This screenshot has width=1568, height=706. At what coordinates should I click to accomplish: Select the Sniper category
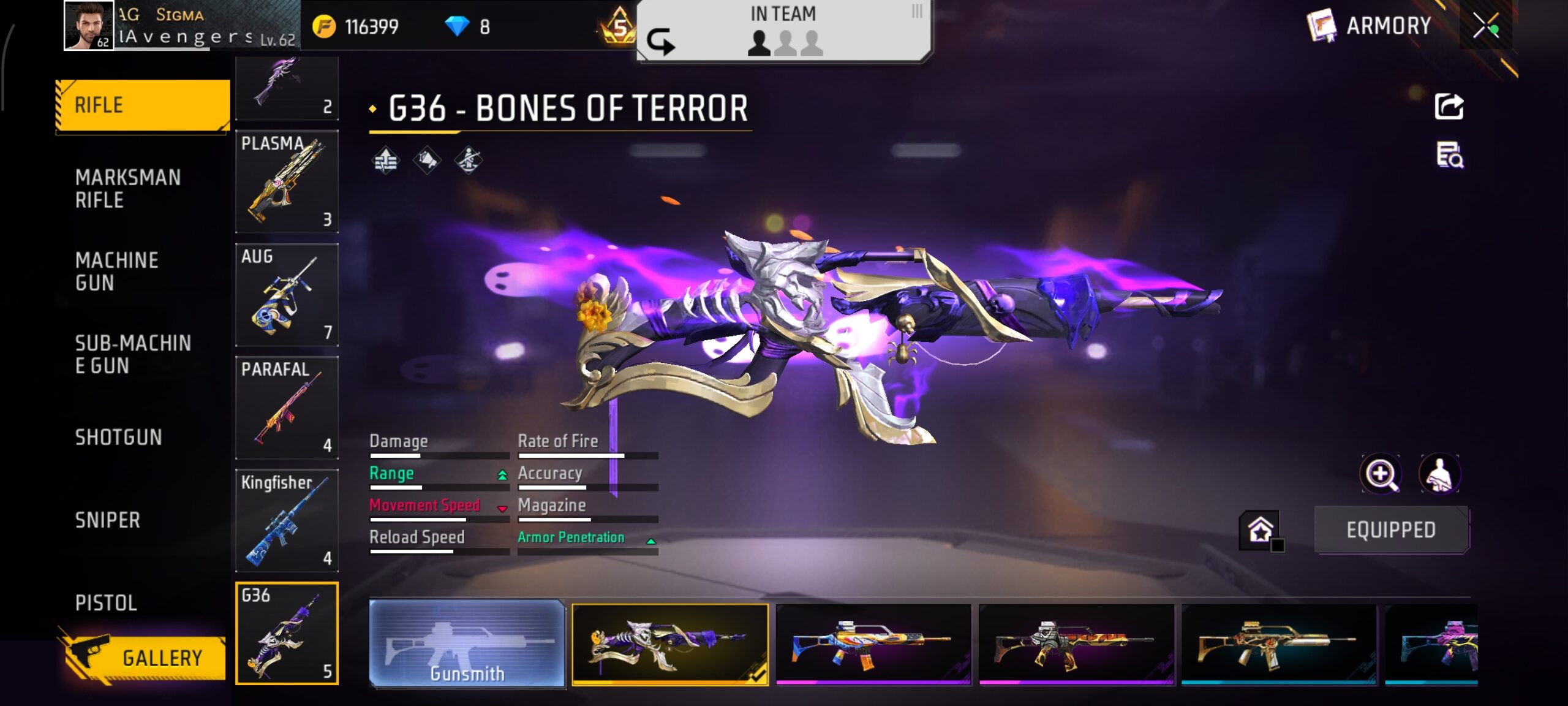tap(108, 520)
